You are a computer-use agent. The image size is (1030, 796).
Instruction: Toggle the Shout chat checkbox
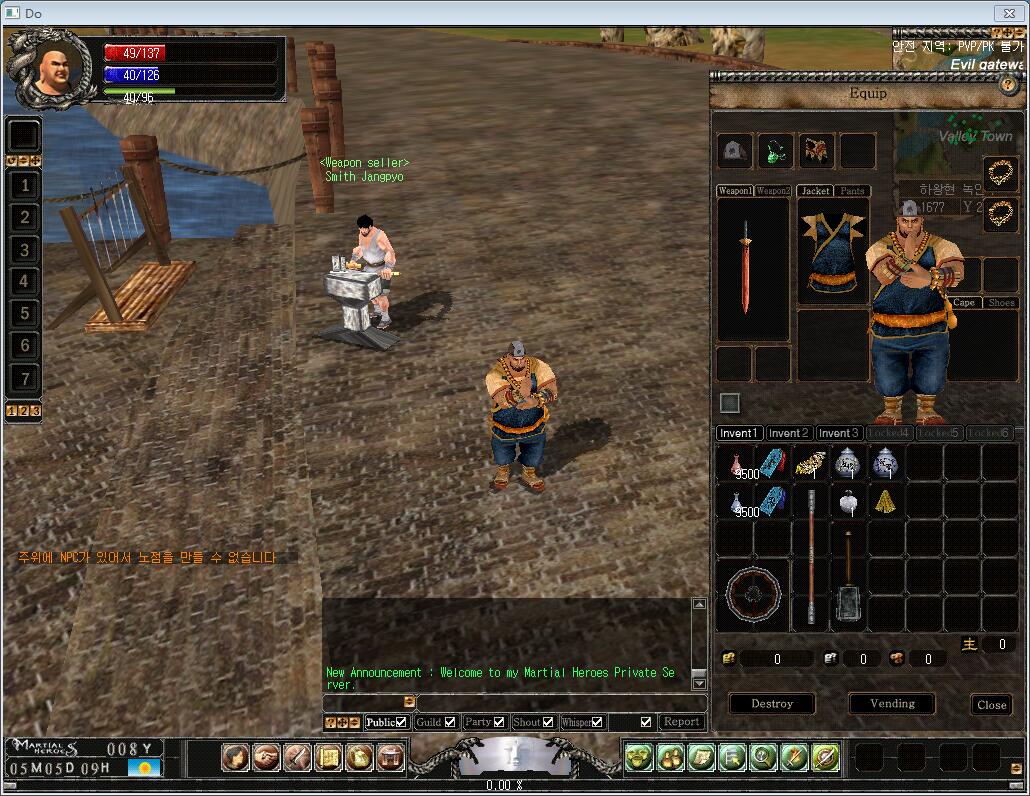[548, 722]
